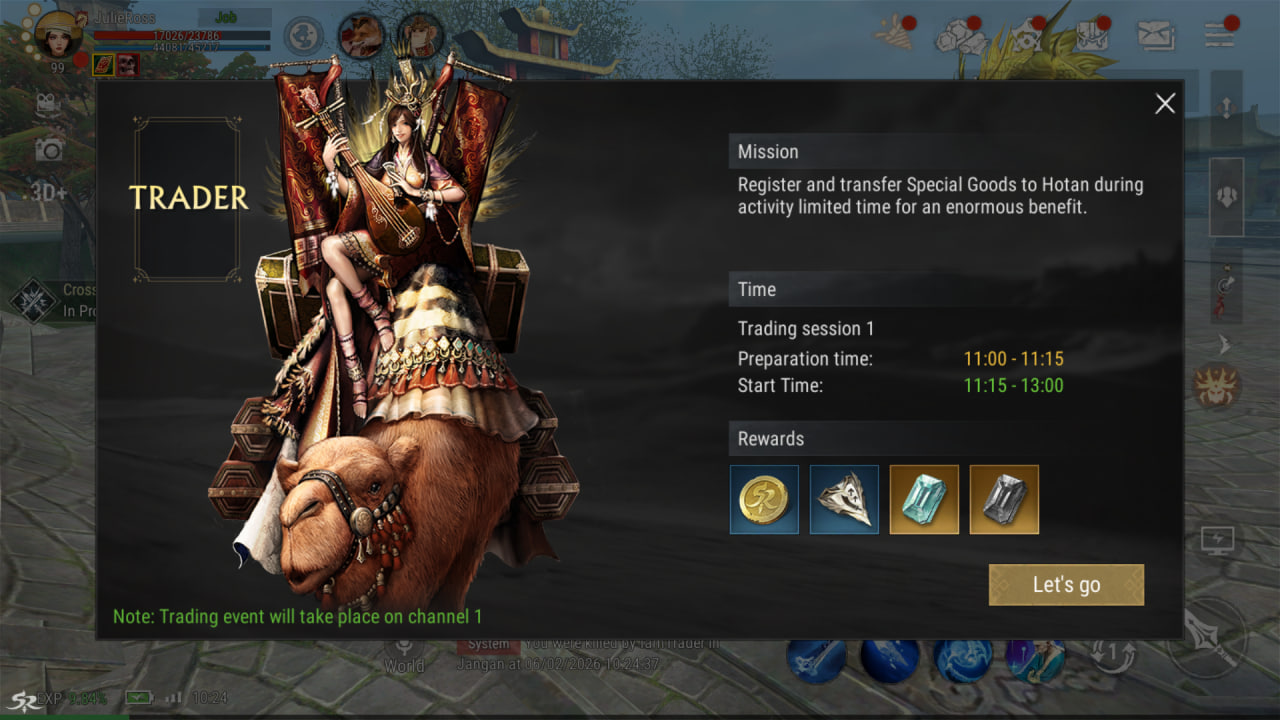
Task: Take a screenshot with the camera icon
Action: tap(48, 149)
